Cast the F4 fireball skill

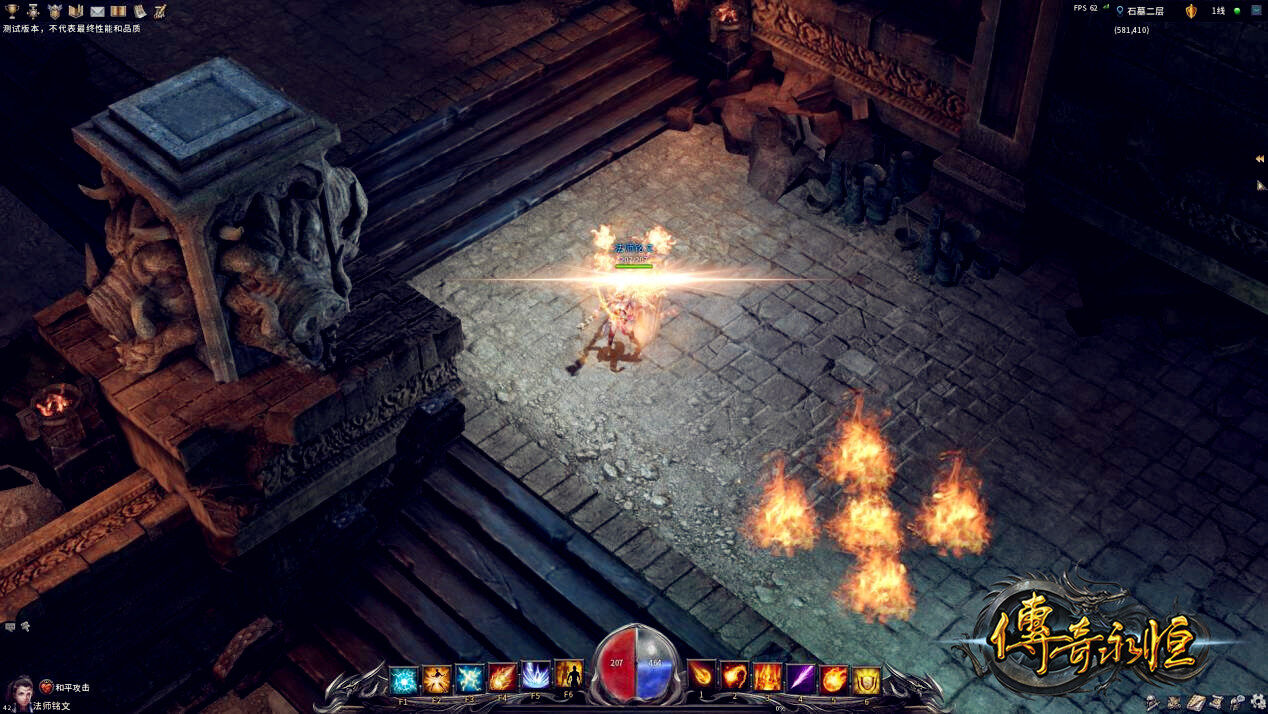pyautogui.click(x=502, y=679)
